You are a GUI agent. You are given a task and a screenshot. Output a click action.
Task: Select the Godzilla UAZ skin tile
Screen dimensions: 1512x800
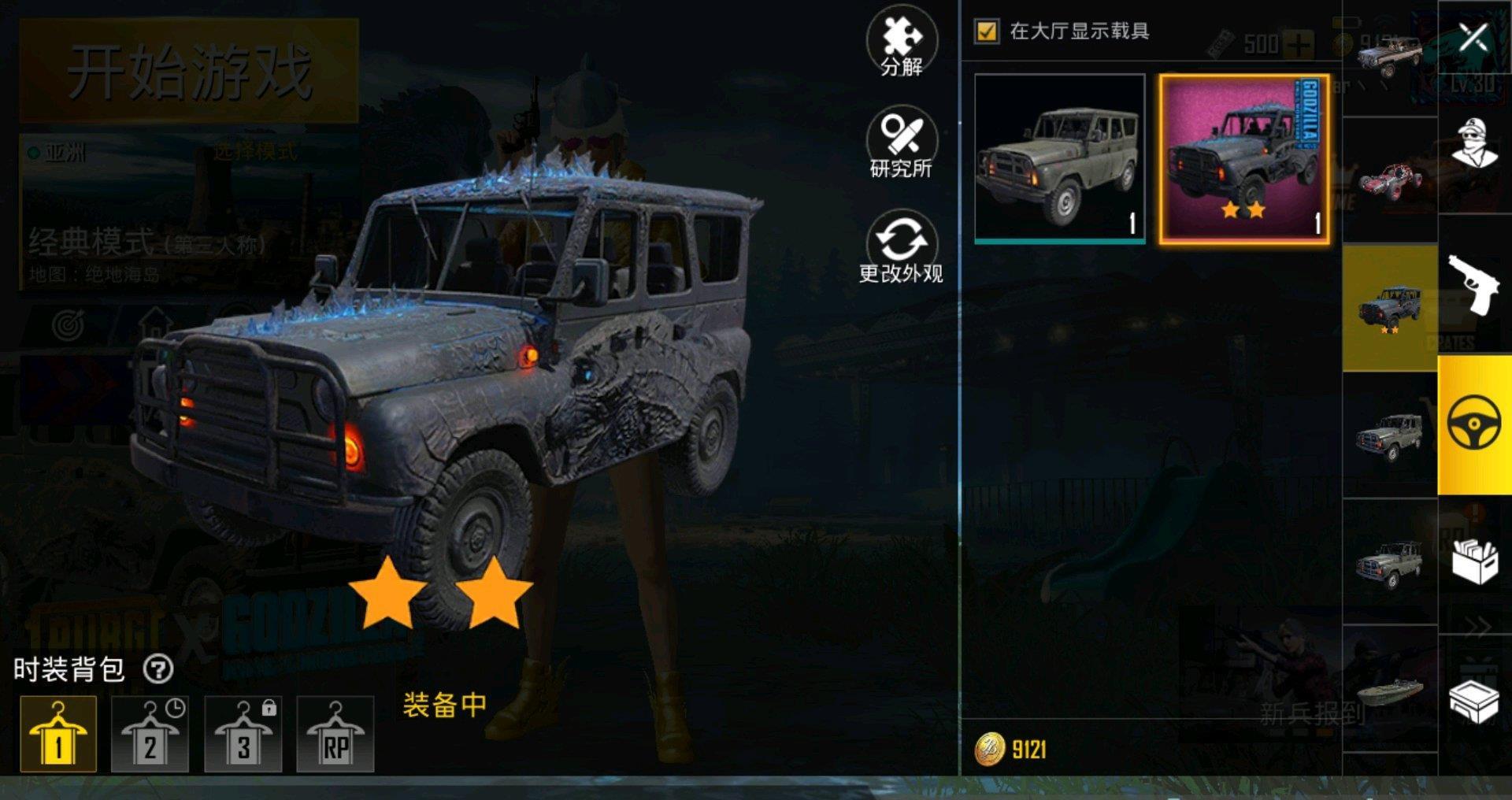[x=1244, y=158]
